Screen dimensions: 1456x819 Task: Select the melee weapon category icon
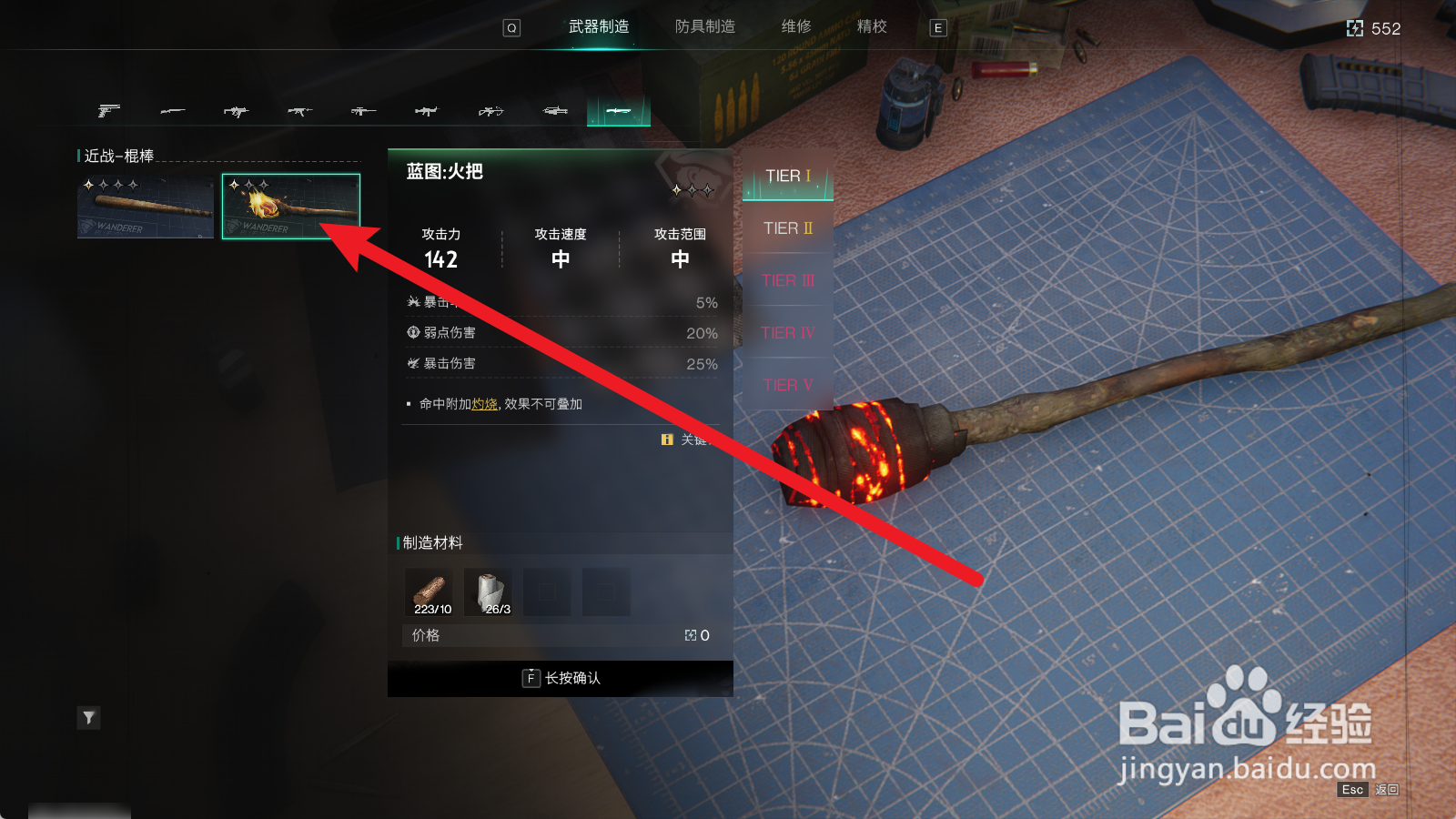coord(618,111)
